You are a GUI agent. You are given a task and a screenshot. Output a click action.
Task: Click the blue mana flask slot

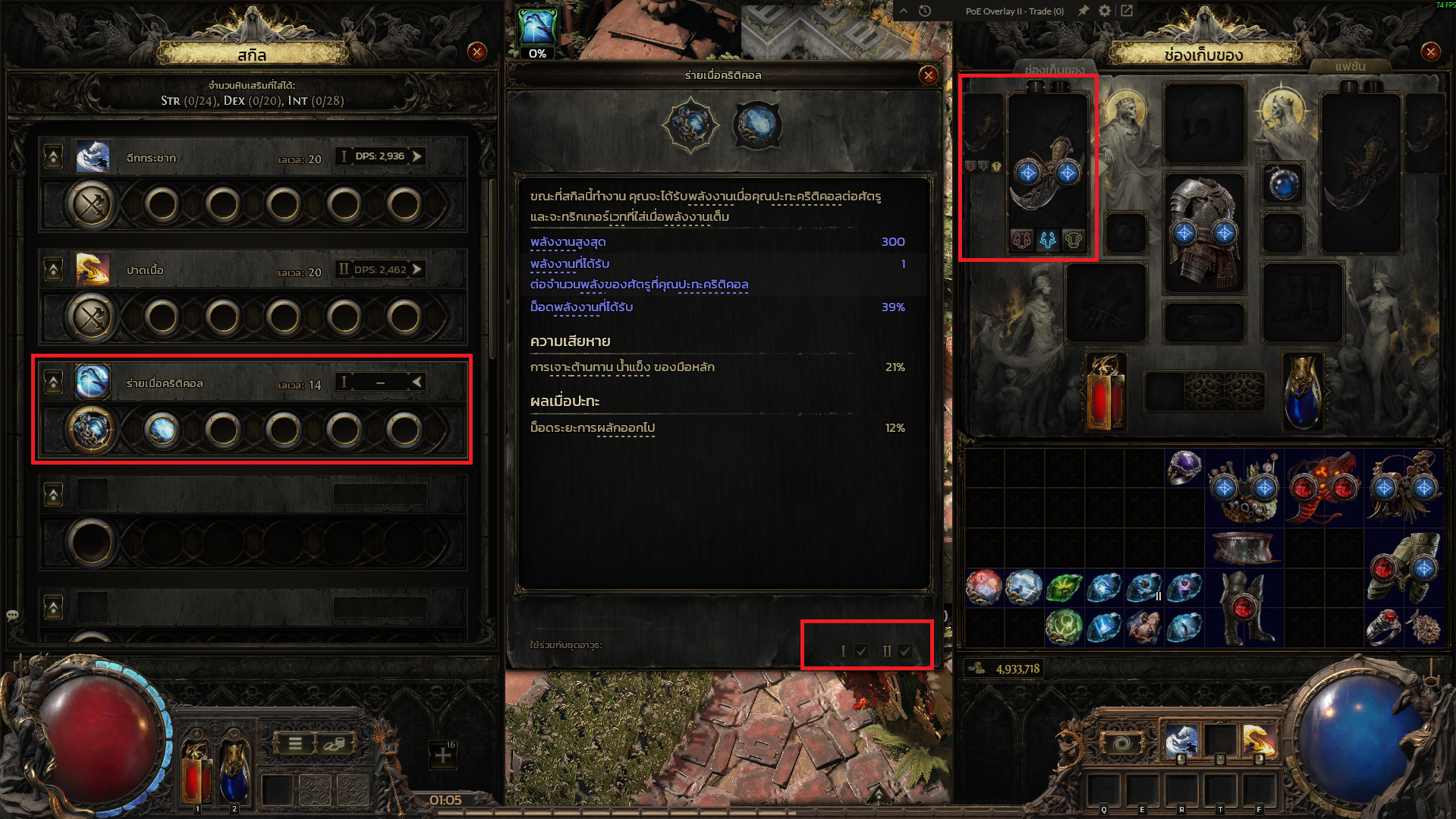[x=1303, y=392]
